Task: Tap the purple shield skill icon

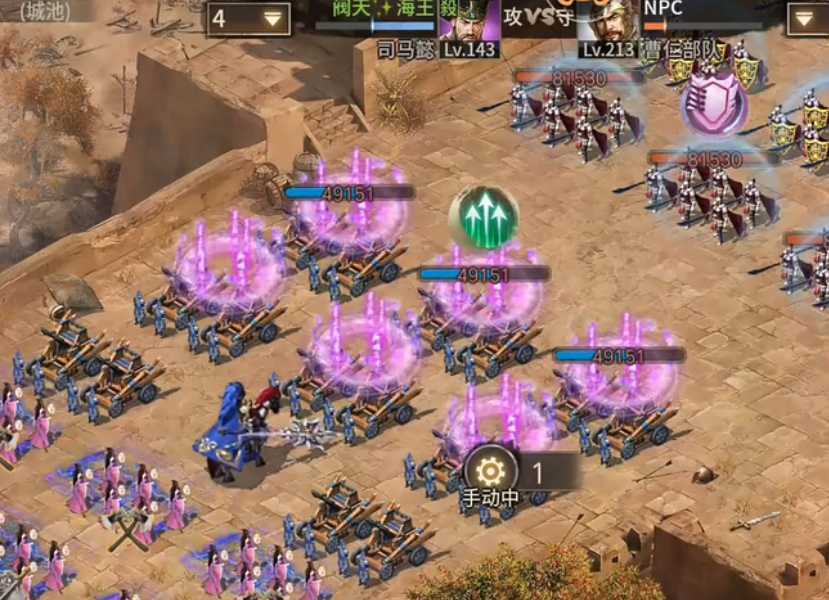Action: (714, 104)
